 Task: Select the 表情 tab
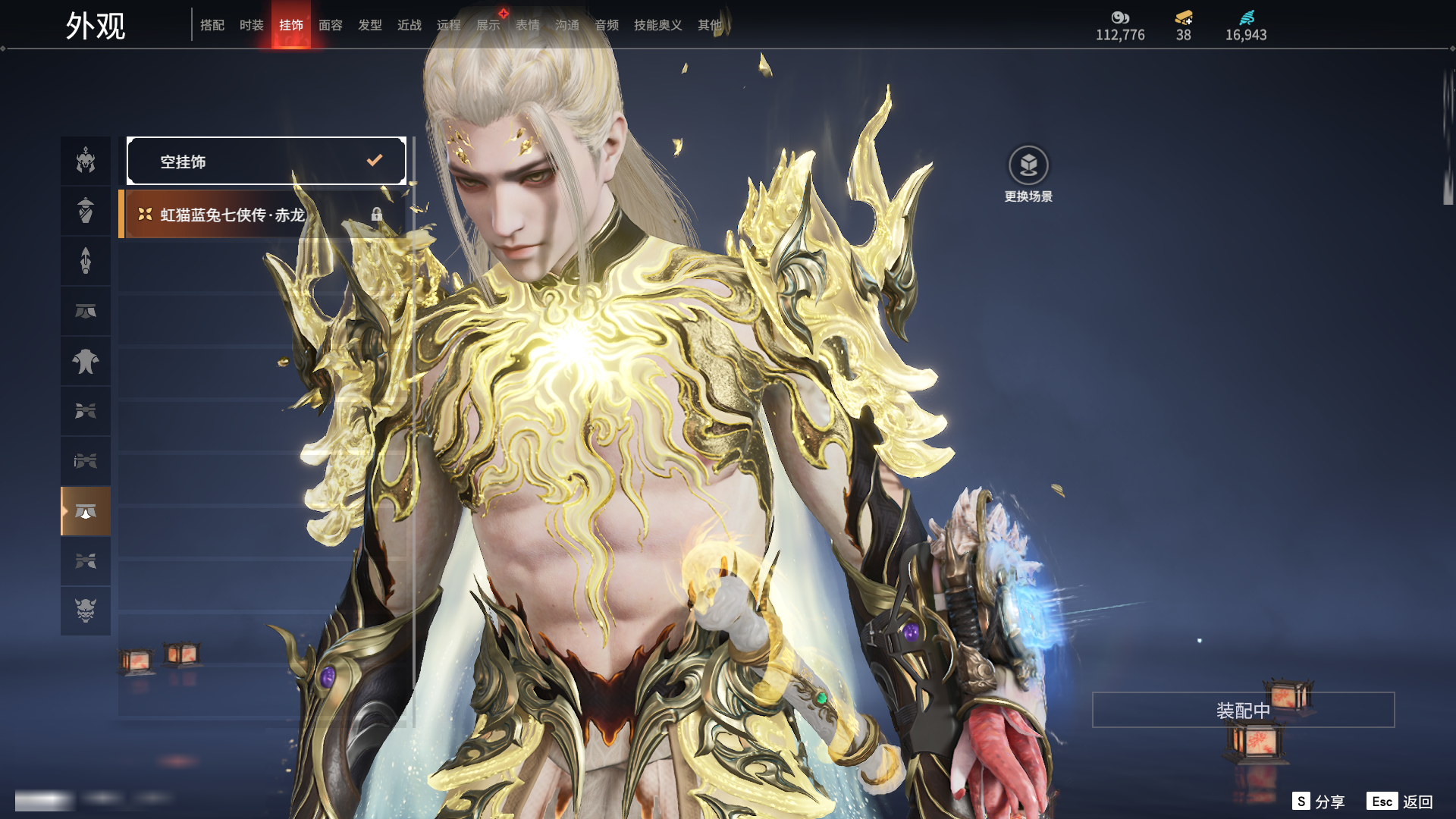(x=528, y=25)
